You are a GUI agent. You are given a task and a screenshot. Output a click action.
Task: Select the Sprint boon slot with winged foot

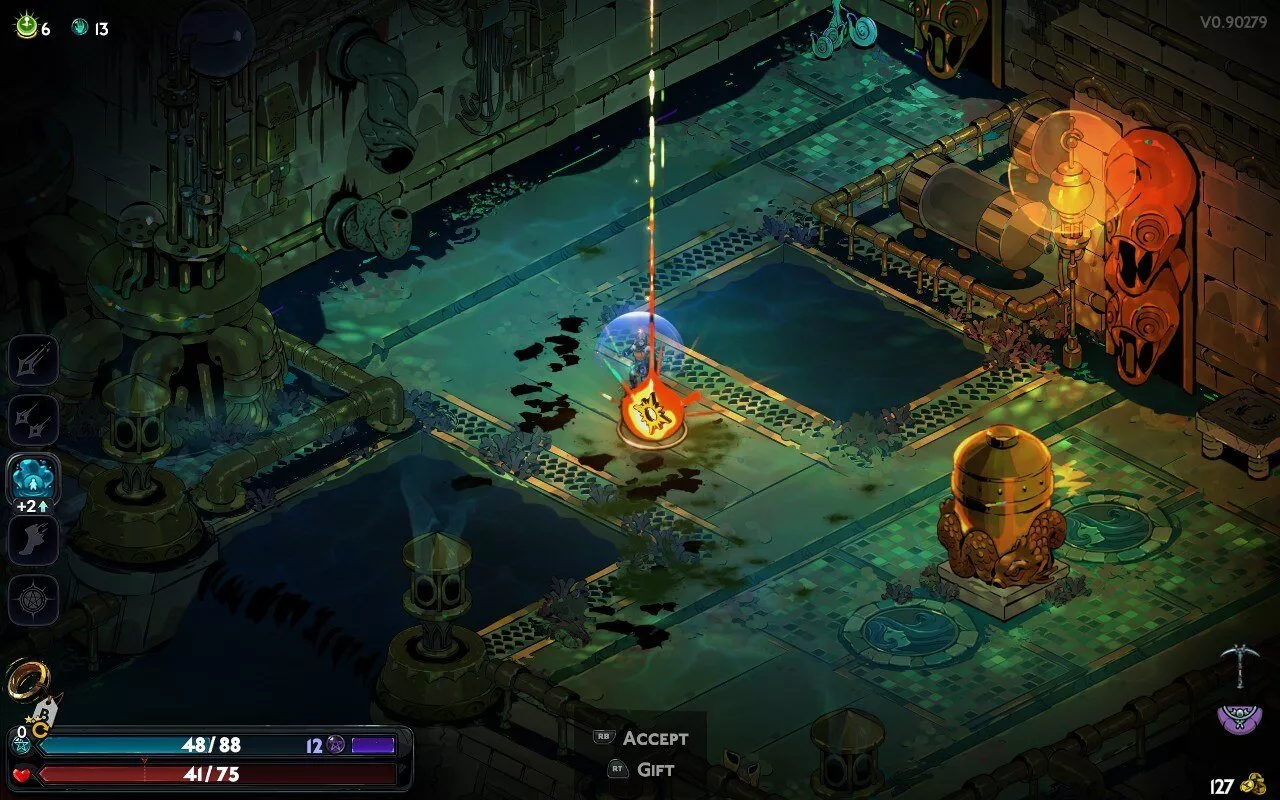(x=34, y=541)
